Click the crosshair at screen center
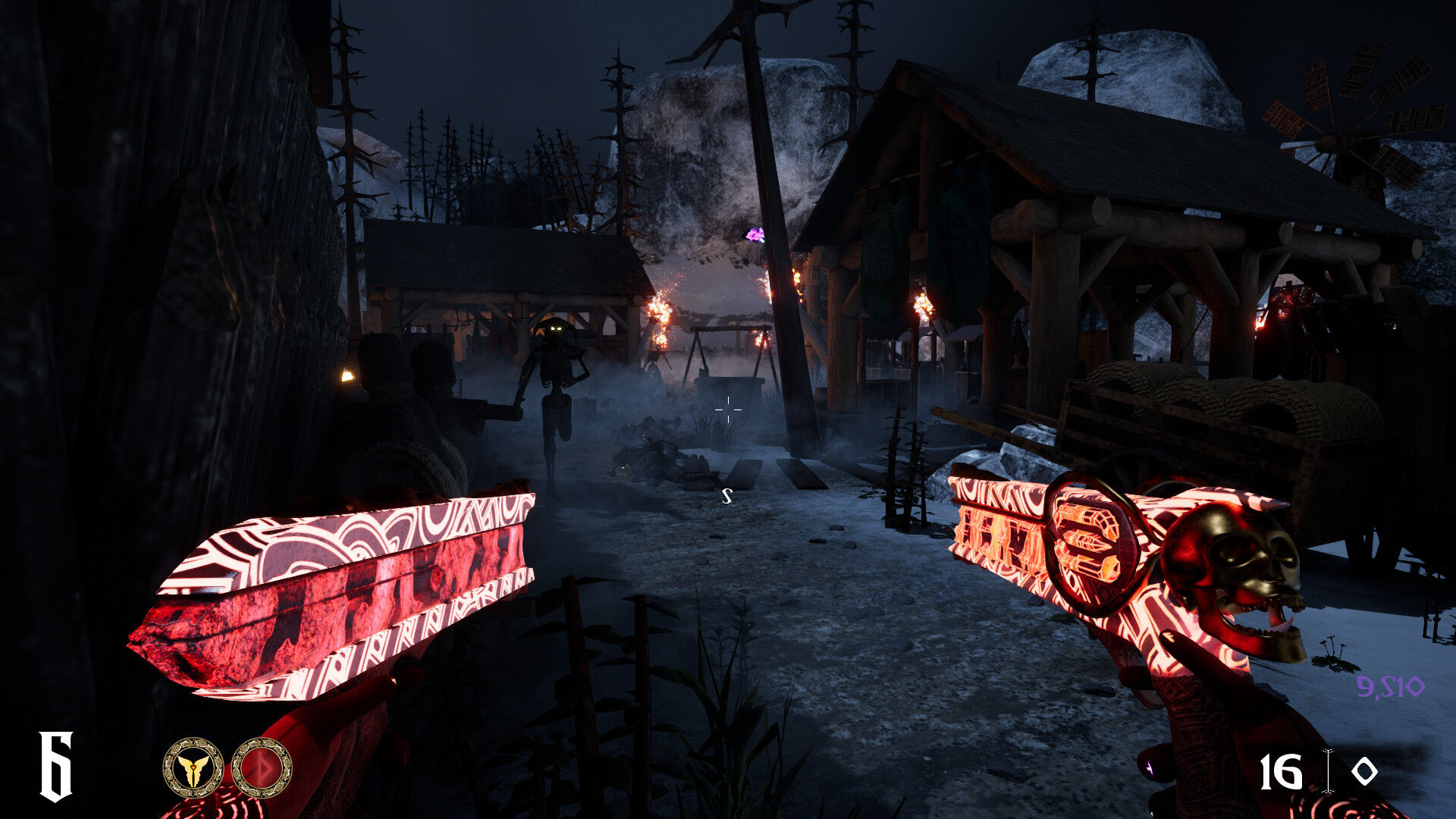 [727, 409]
